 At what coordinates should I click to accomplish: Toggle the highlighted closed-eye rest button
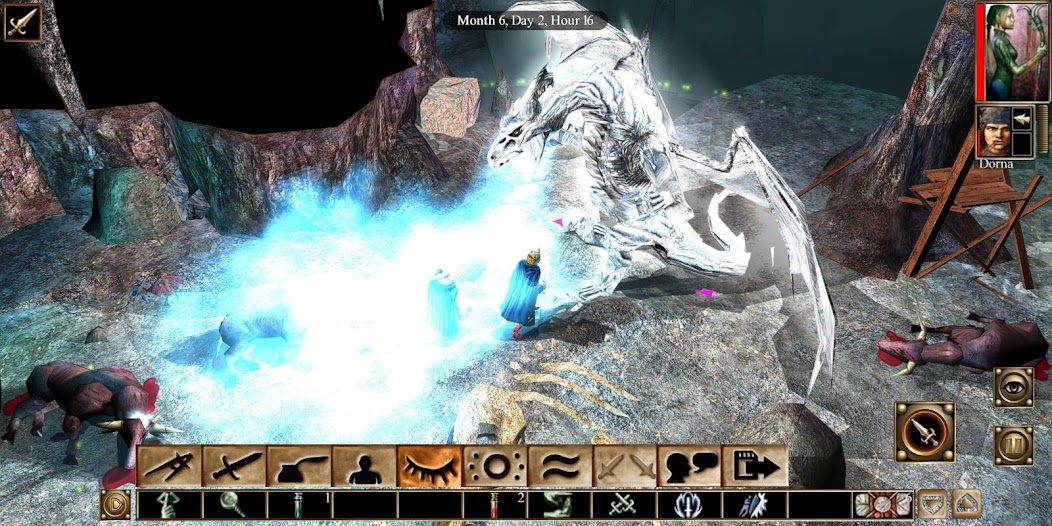[429, 466]
